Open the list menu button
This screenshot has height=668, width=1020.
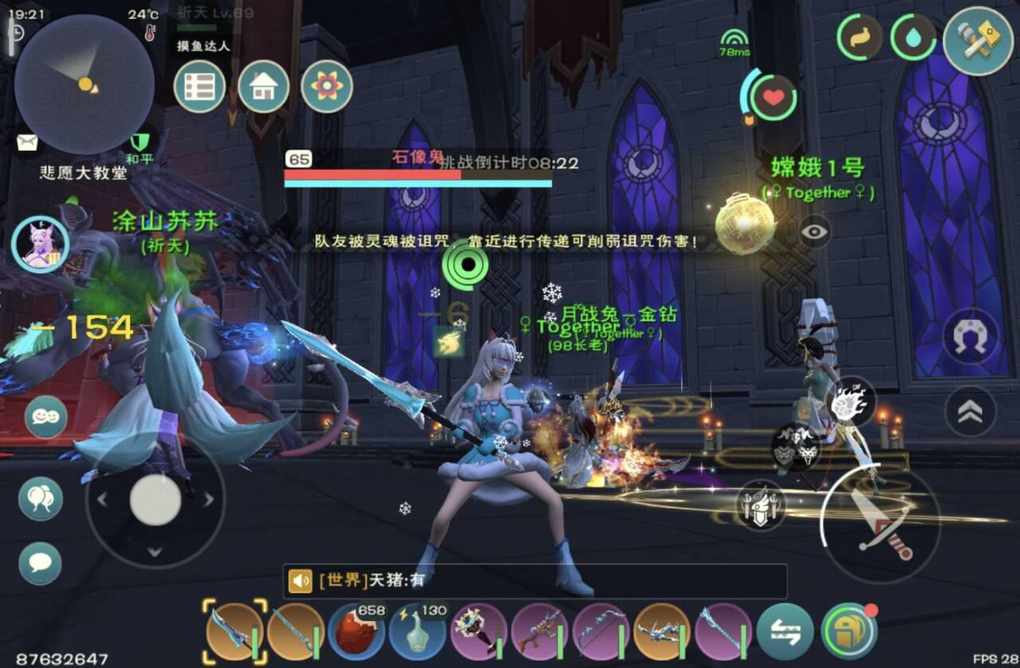click(199, 87)
